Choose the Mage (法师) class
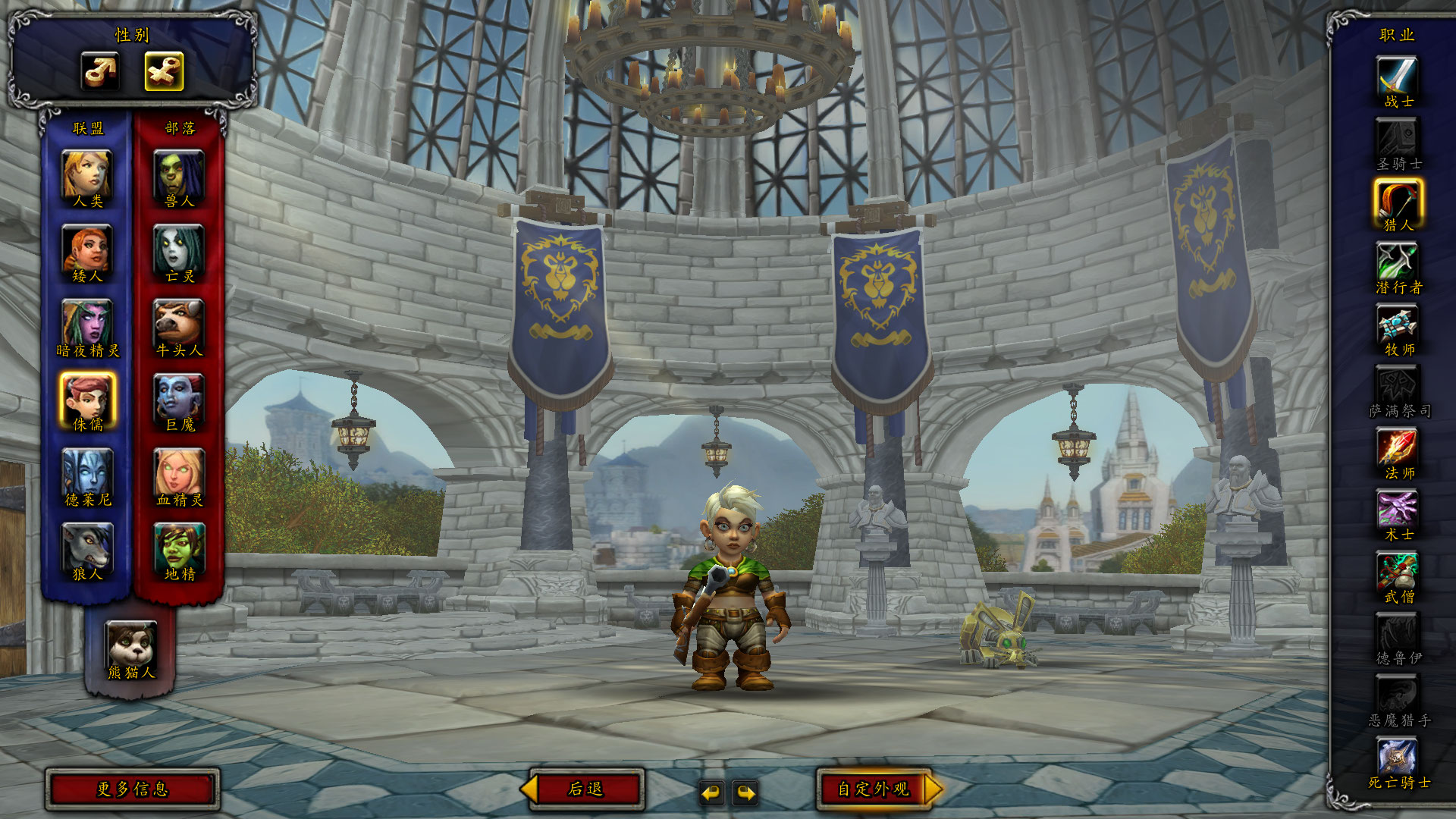This screenshot has width=1456, height=819. pyautogui.click(x=1397, y=450)
